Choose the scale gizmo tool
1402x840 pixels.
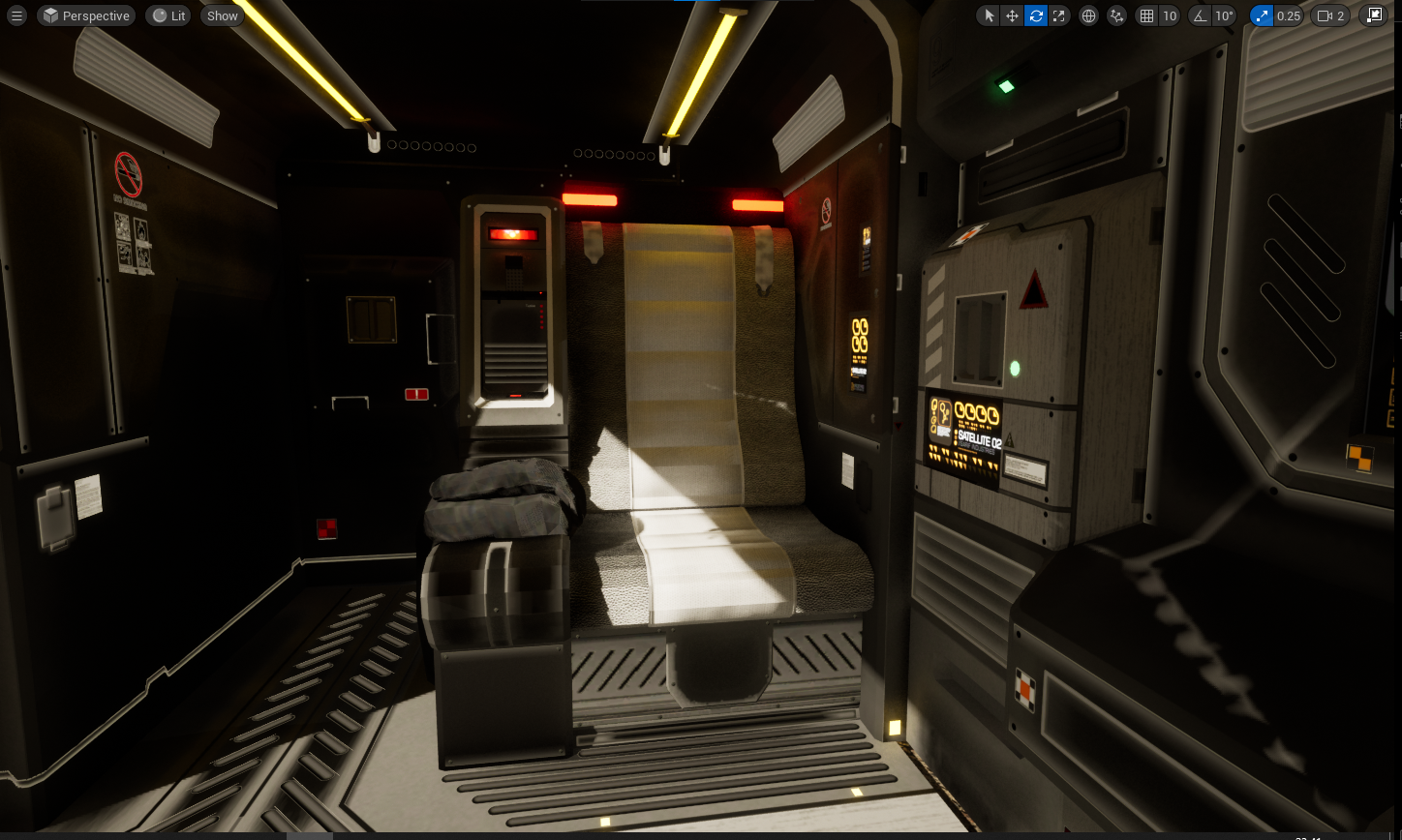pyautogui.click(x=1059, y=15)
